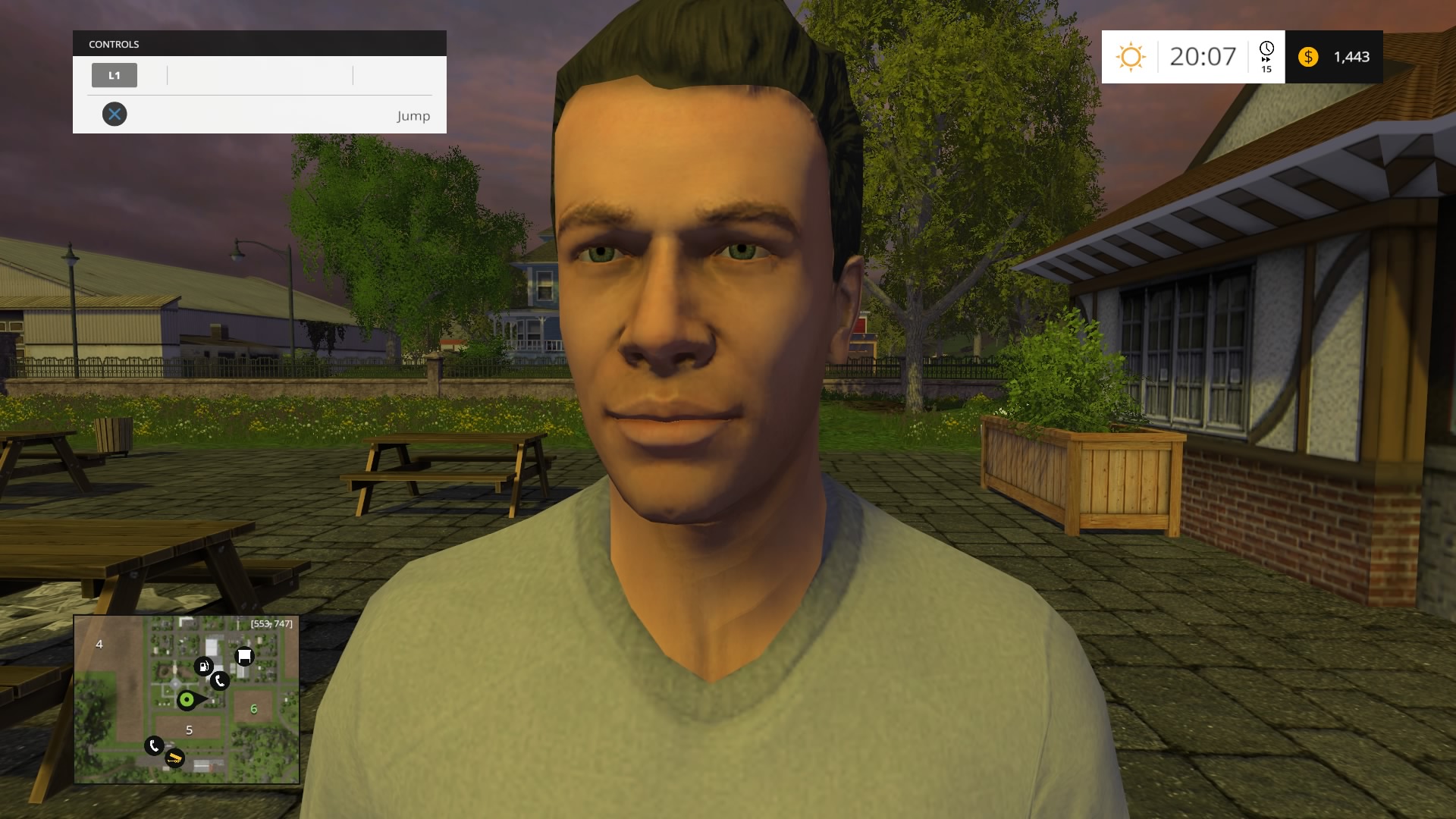The width and height of the screenshot is (1456, 819).
Task: Click the CONTROLS panel header
Action: [113, 43]
